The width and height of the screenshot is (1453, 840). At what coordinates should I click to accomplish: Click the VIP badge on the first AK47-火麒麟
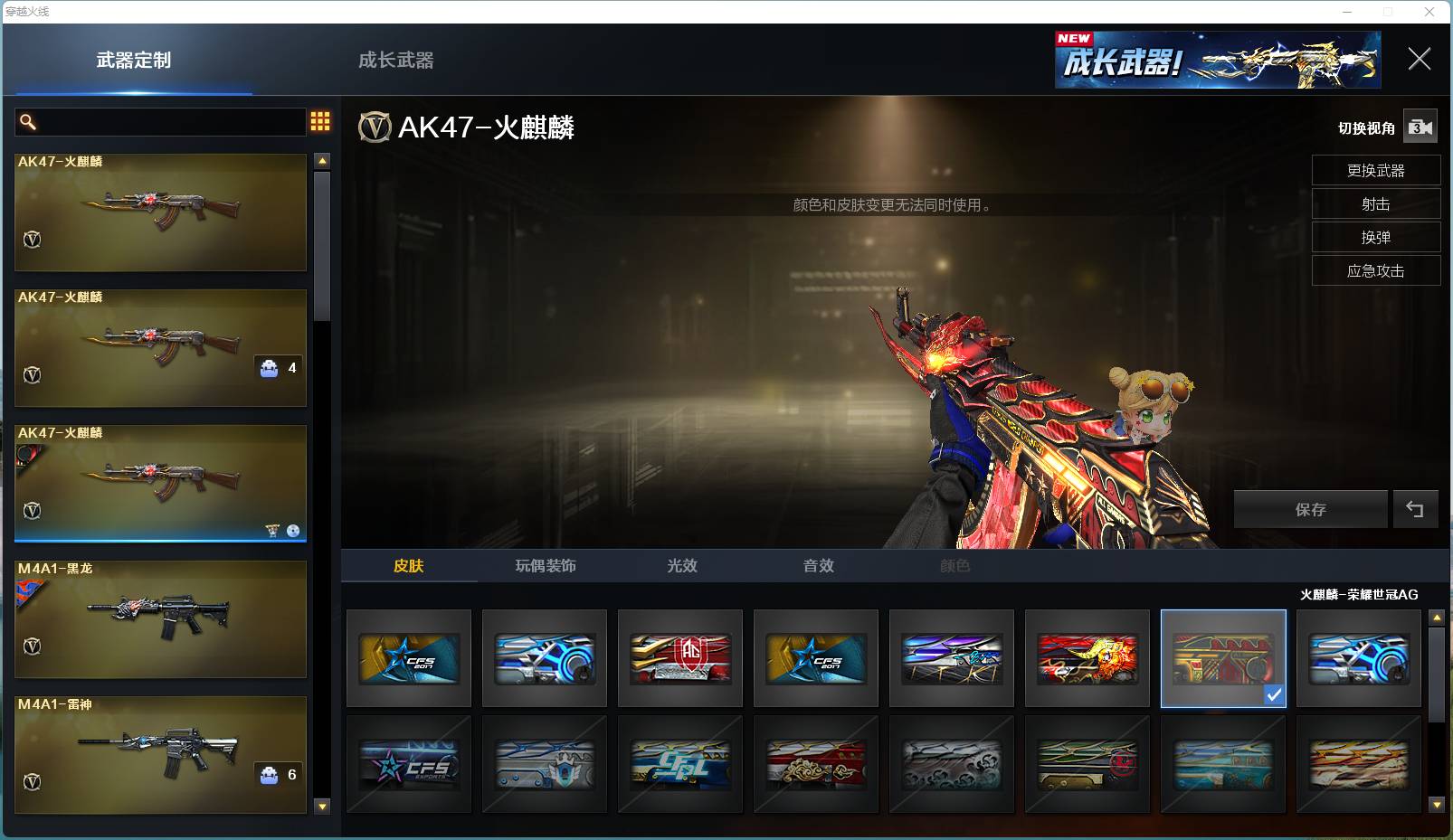tap(31, 241)
